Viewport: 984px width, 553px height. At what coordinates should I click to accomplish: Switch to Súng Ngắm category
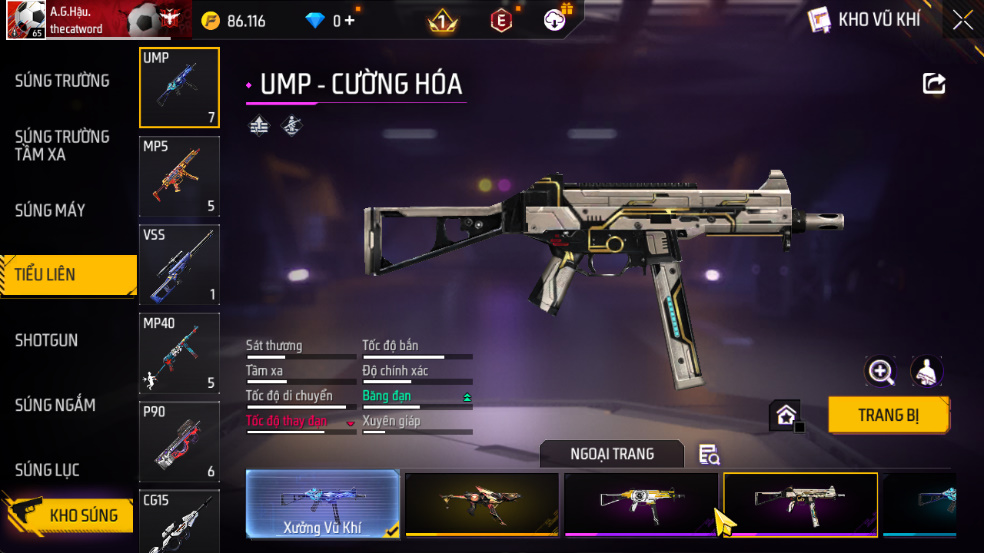[55, 405]
